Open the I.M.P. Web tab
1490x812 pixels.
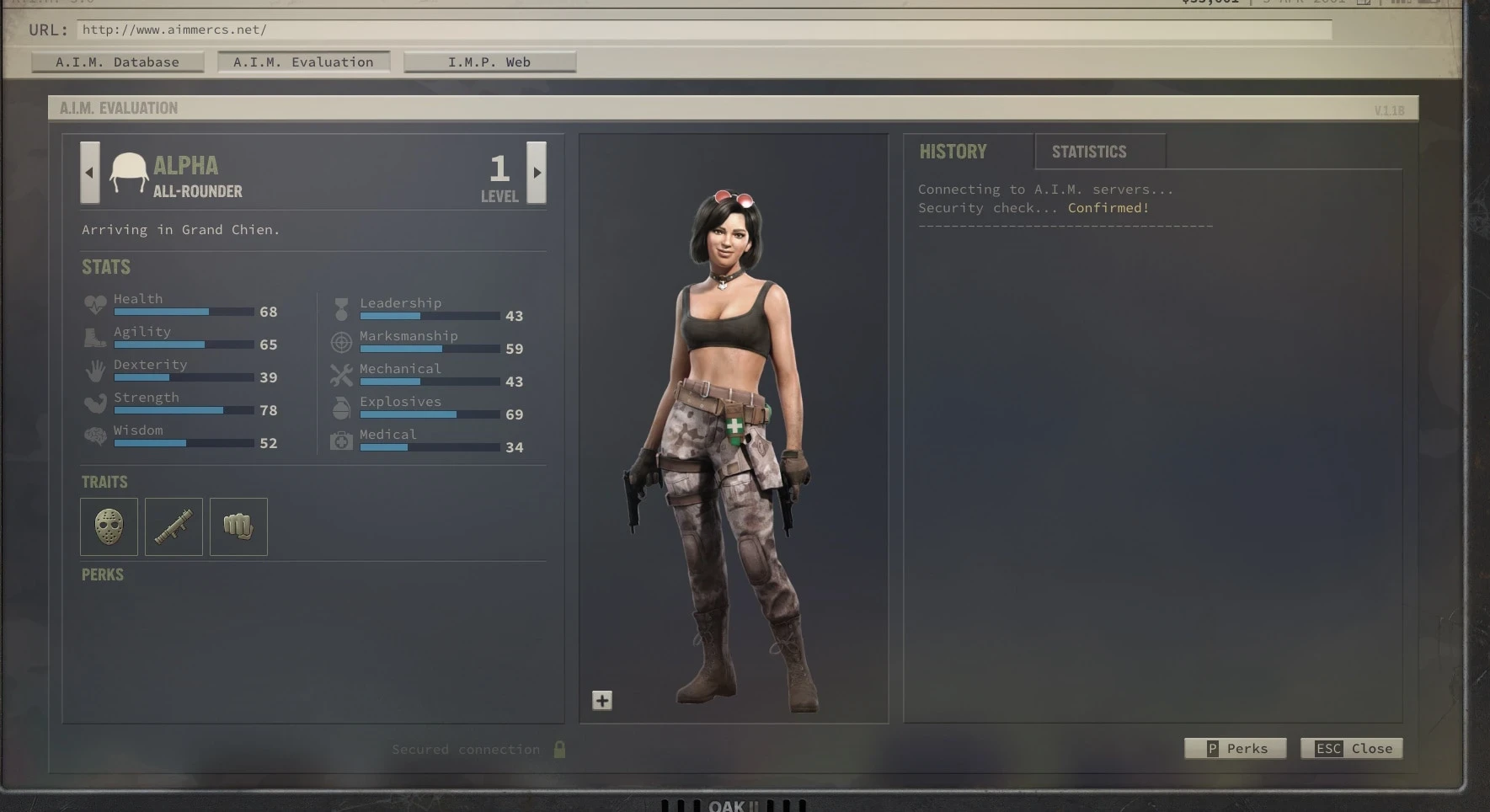[489, 61]
